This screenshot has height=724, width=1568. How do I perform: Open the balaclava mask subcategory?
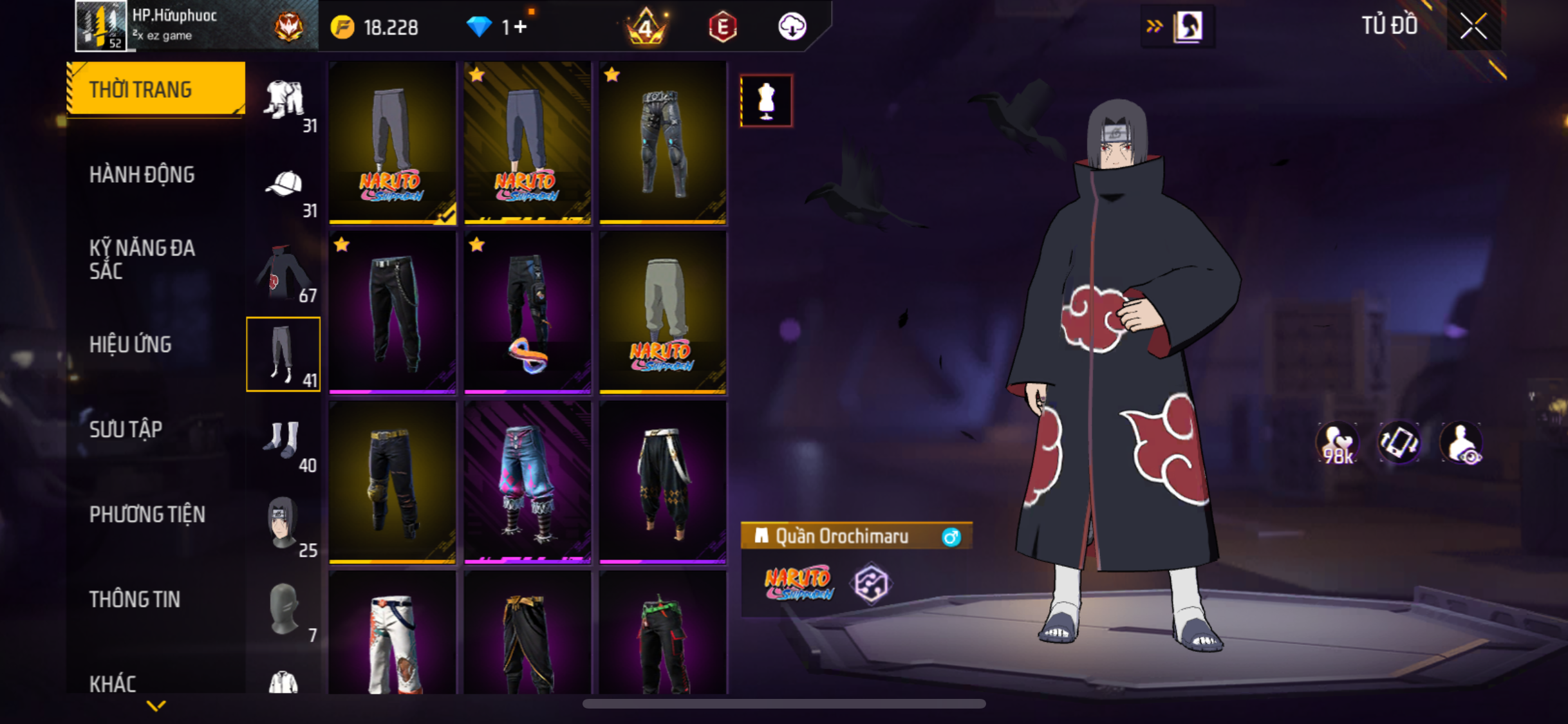click(284, 609)
